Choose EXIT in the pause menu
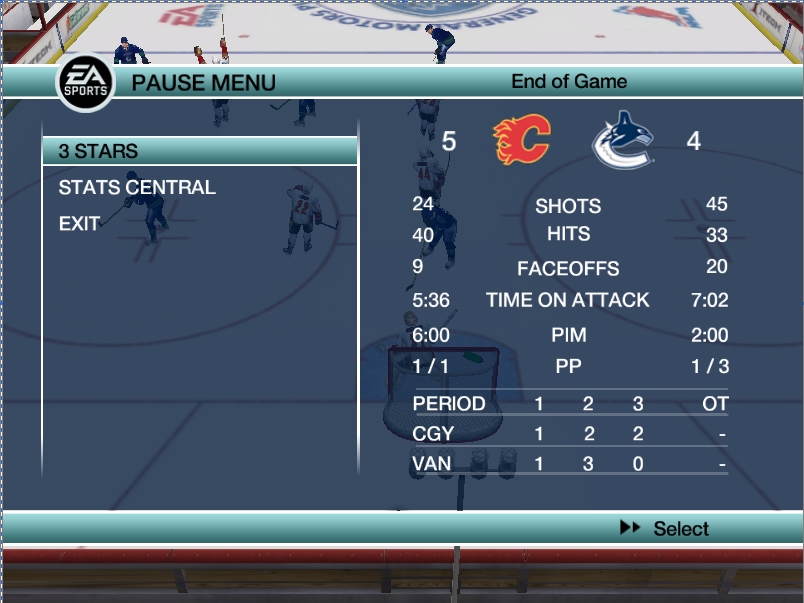The width and height of the screenshot is (804, 603). [x=79, y=223]
